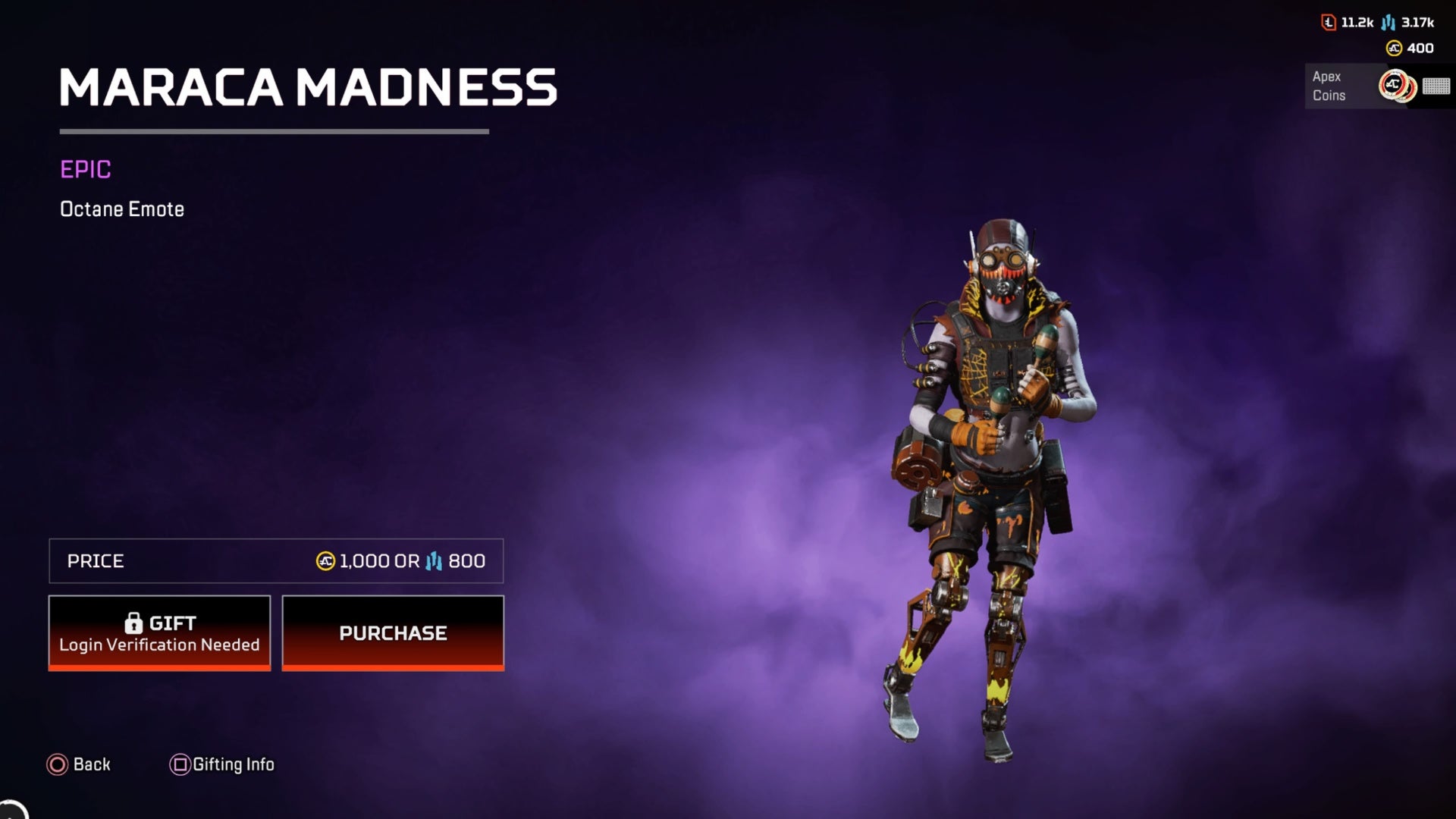This screenshot has width=1456, height=819.
Task: Select the EPIC rarity label
Action: 86,170
